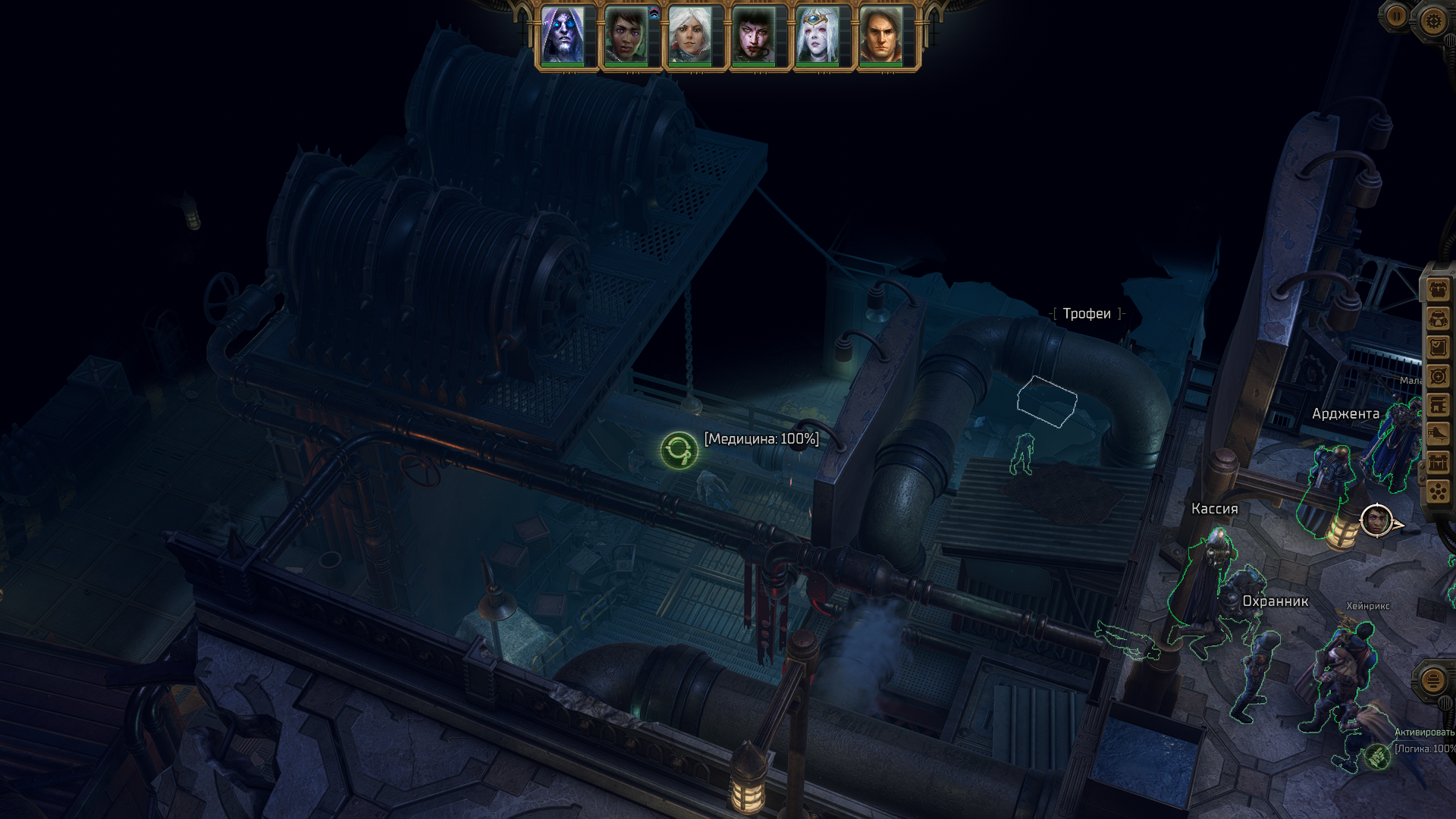Select the dark-haired woman party portrait
This screenshot has height=819, width=1456.
point(626,36)
